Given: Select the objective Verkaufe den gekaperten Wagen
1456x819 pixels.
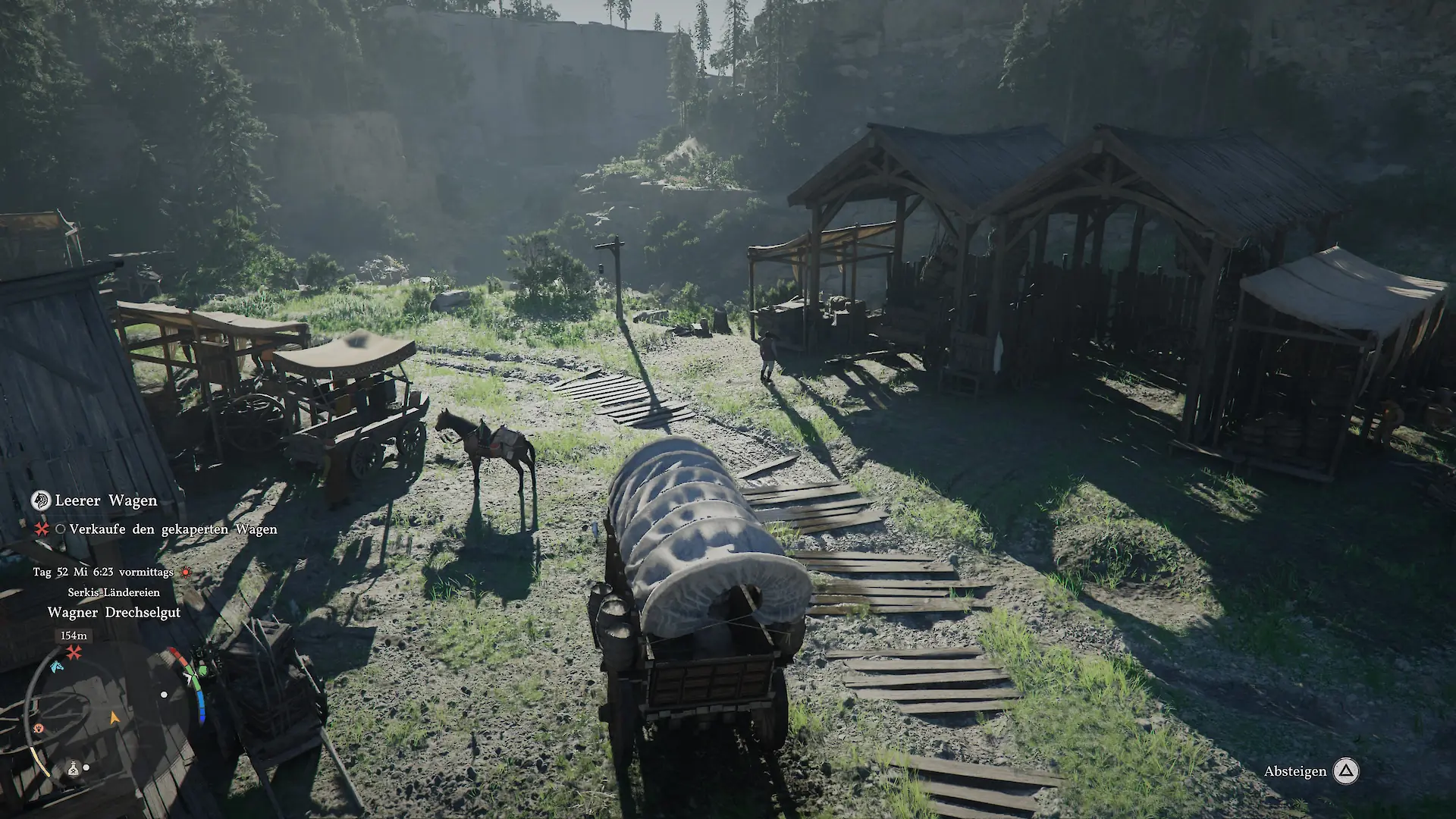Looking at the screenshot, I should 173,529.
